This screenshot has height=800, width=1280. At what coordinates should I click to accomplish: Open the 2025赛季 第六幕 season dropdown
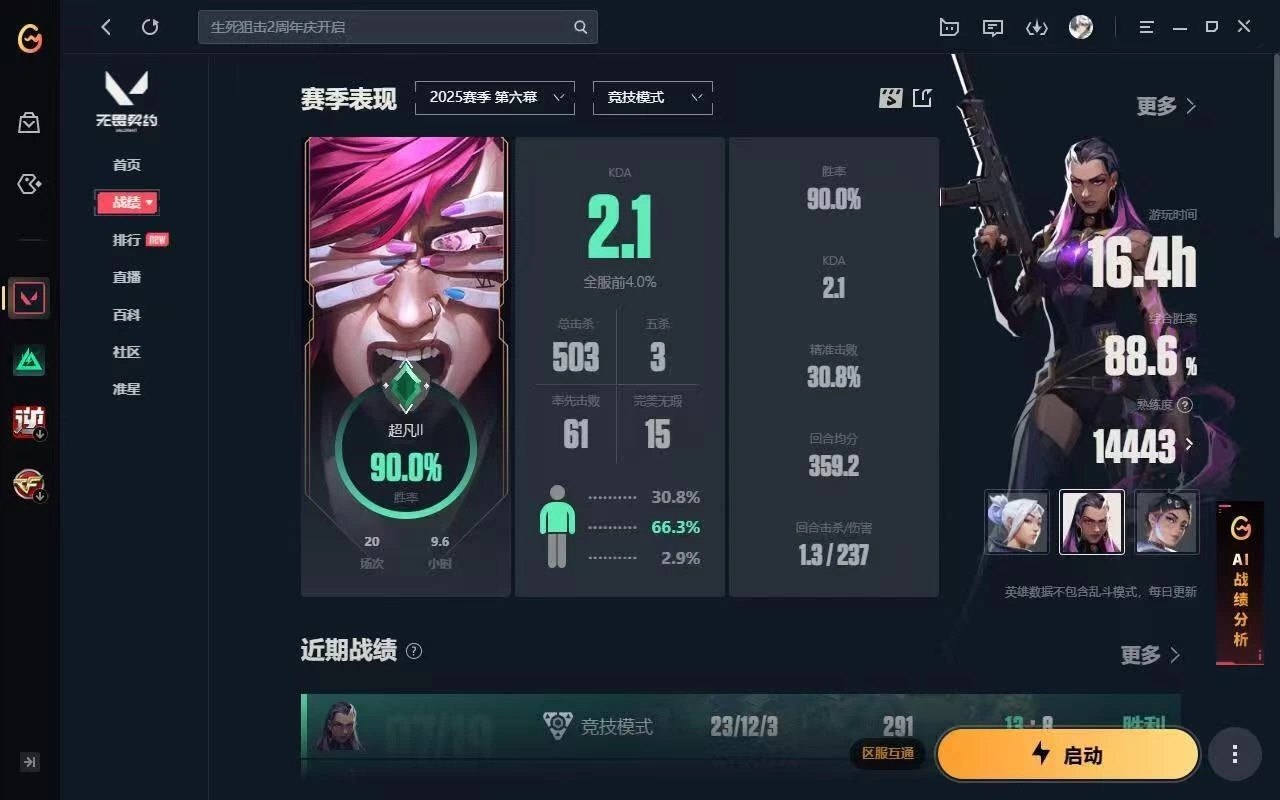tap(494, 97)
